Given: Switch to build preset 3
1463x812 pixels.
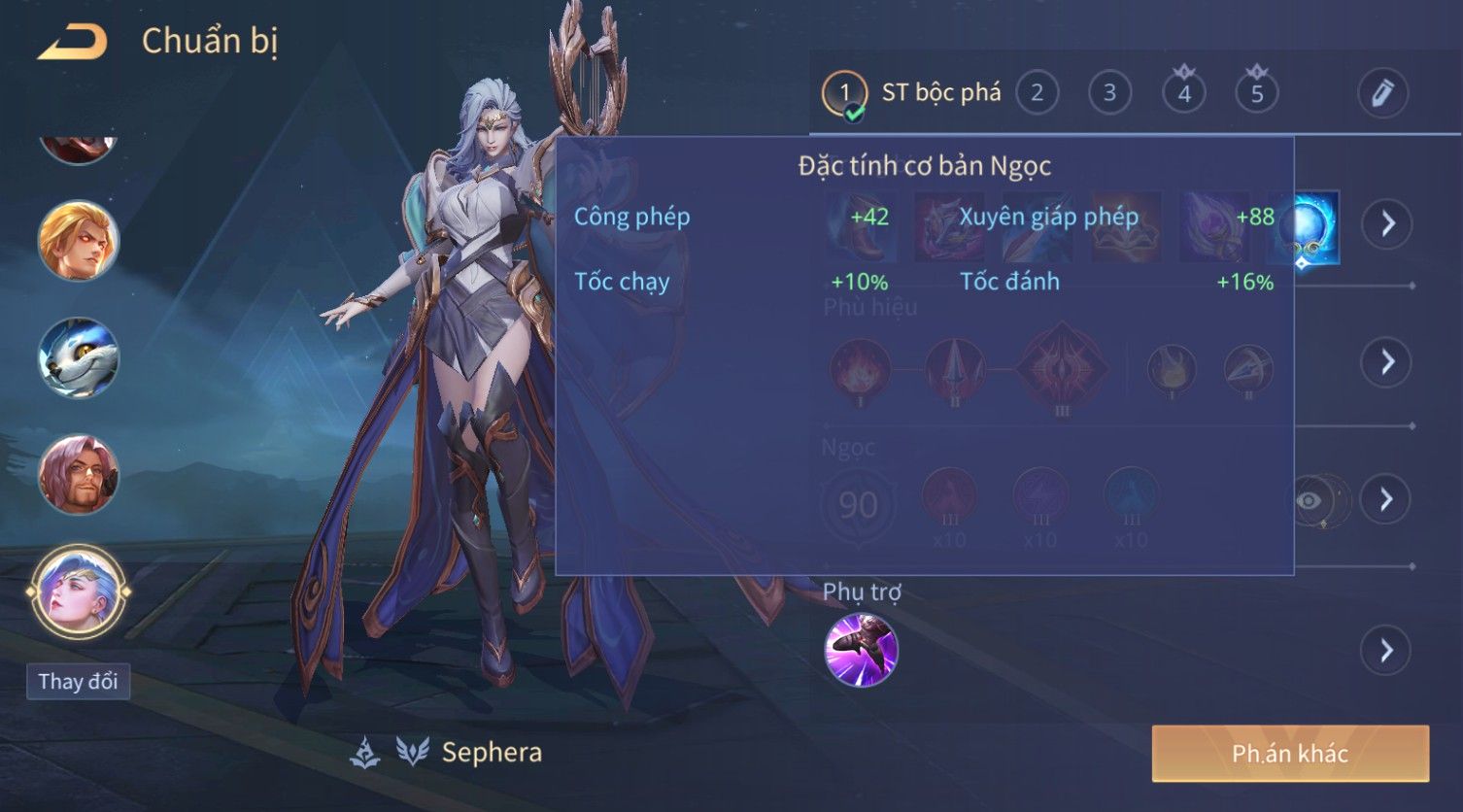Looking at the screenshot, I should (x=1109, y=93).
